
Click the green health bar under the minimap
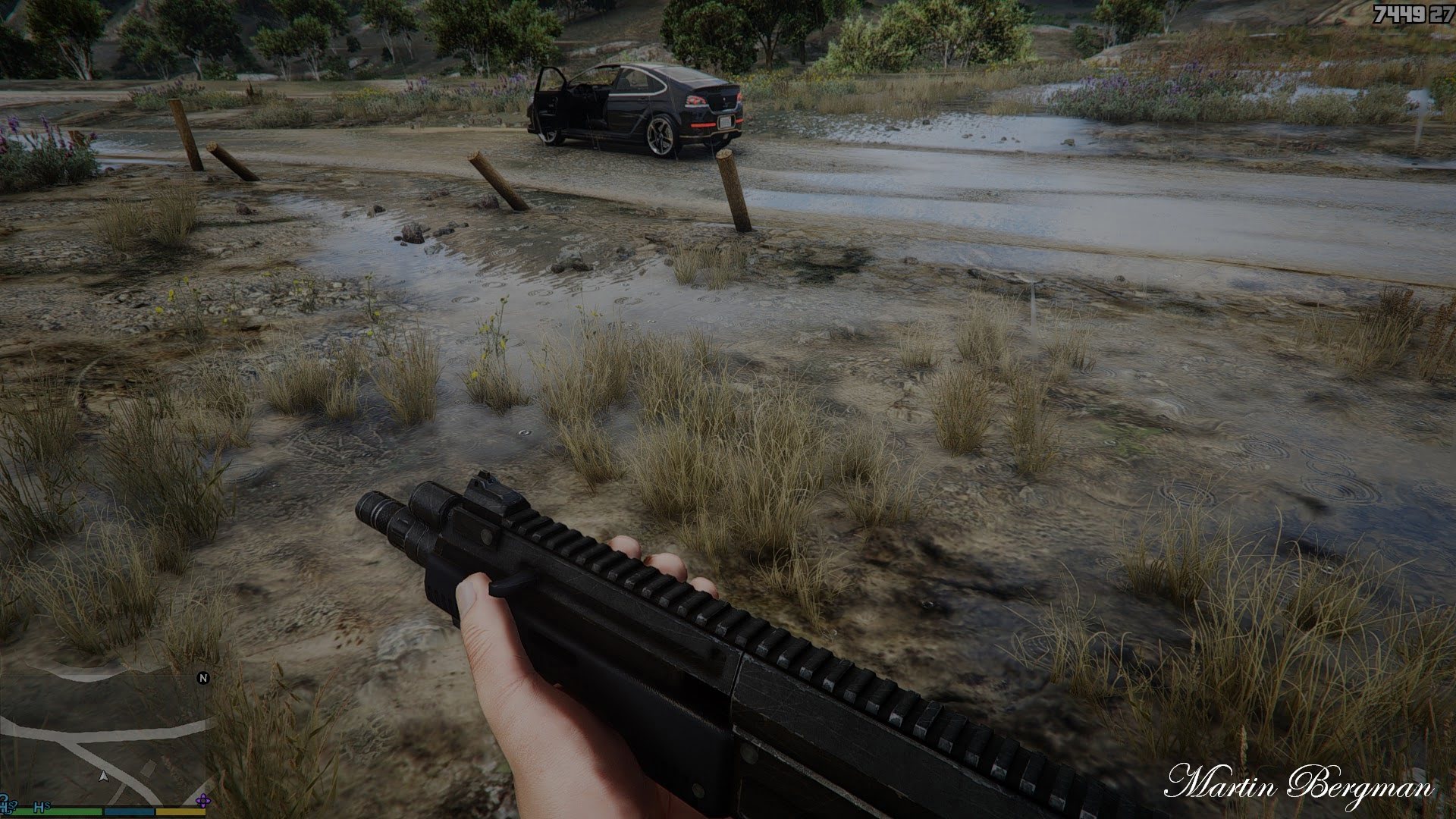(x=57, y=812)
